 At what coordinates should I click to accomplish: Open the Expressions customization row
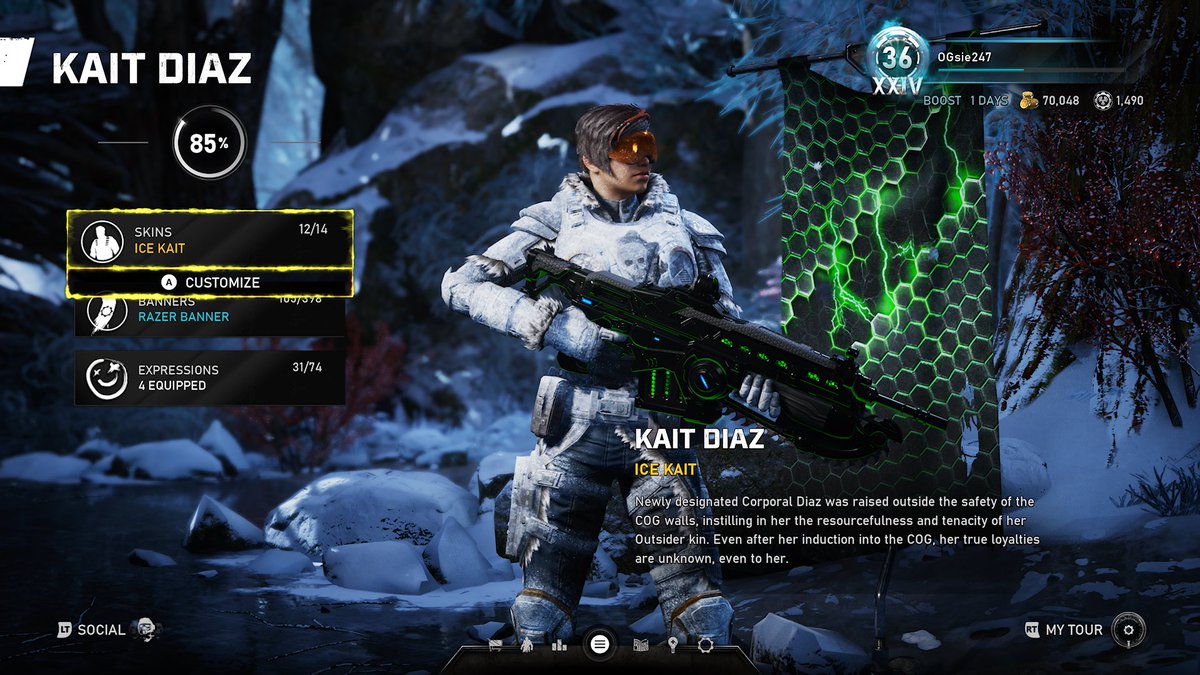click(210, 377)
